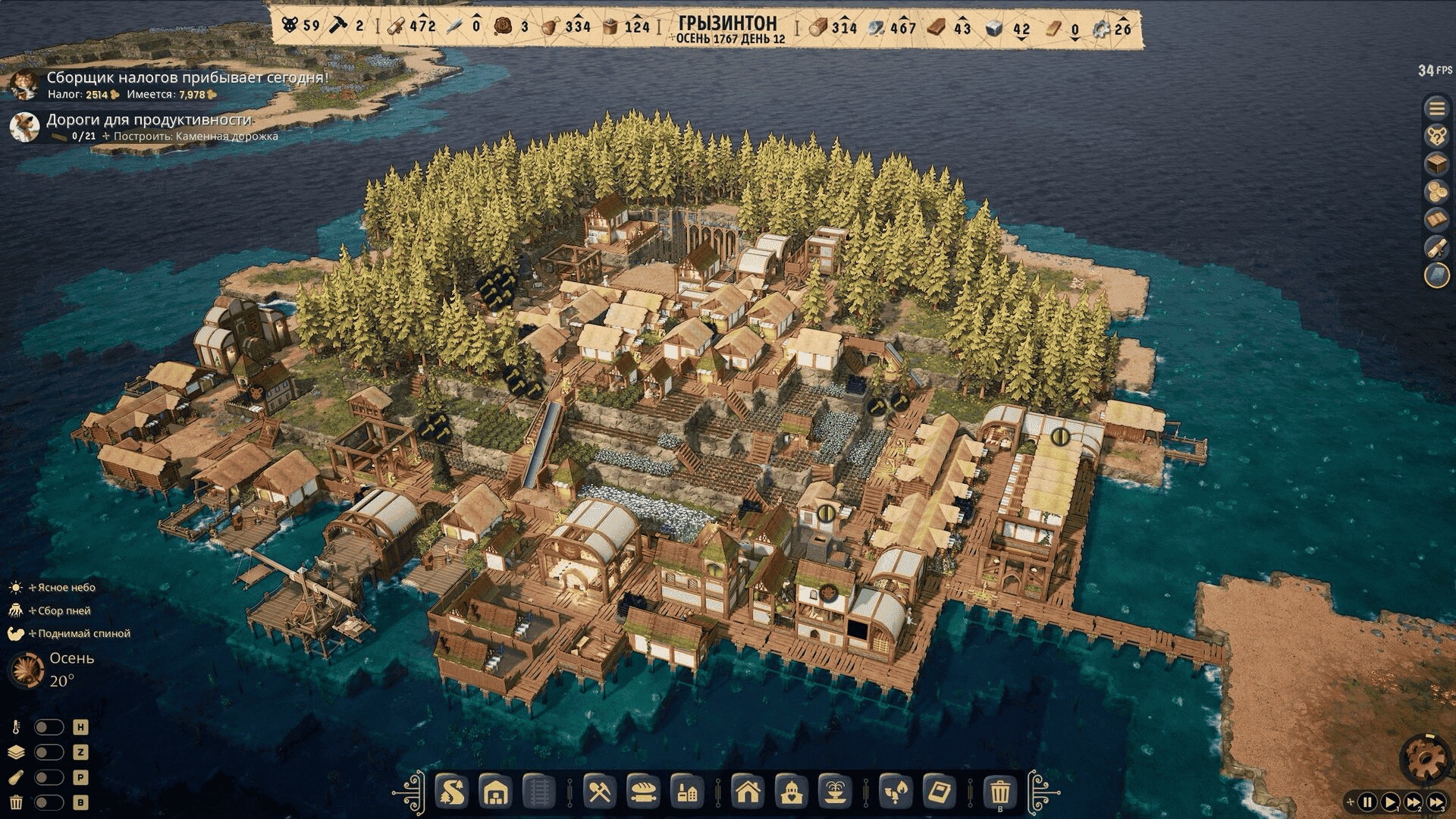Viewport: 1456px width, 819px height.
Task: Activate the trash can demolish tool
Action: point(999,793)
